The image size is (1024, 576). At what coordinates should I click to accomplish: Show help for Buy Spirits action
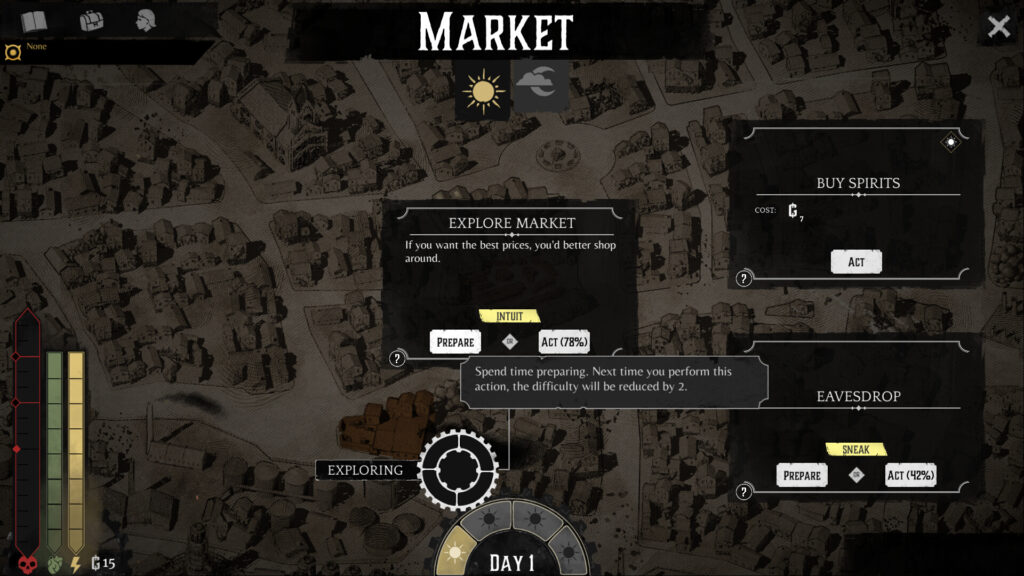pyautogui.click(x=744, y=279)
